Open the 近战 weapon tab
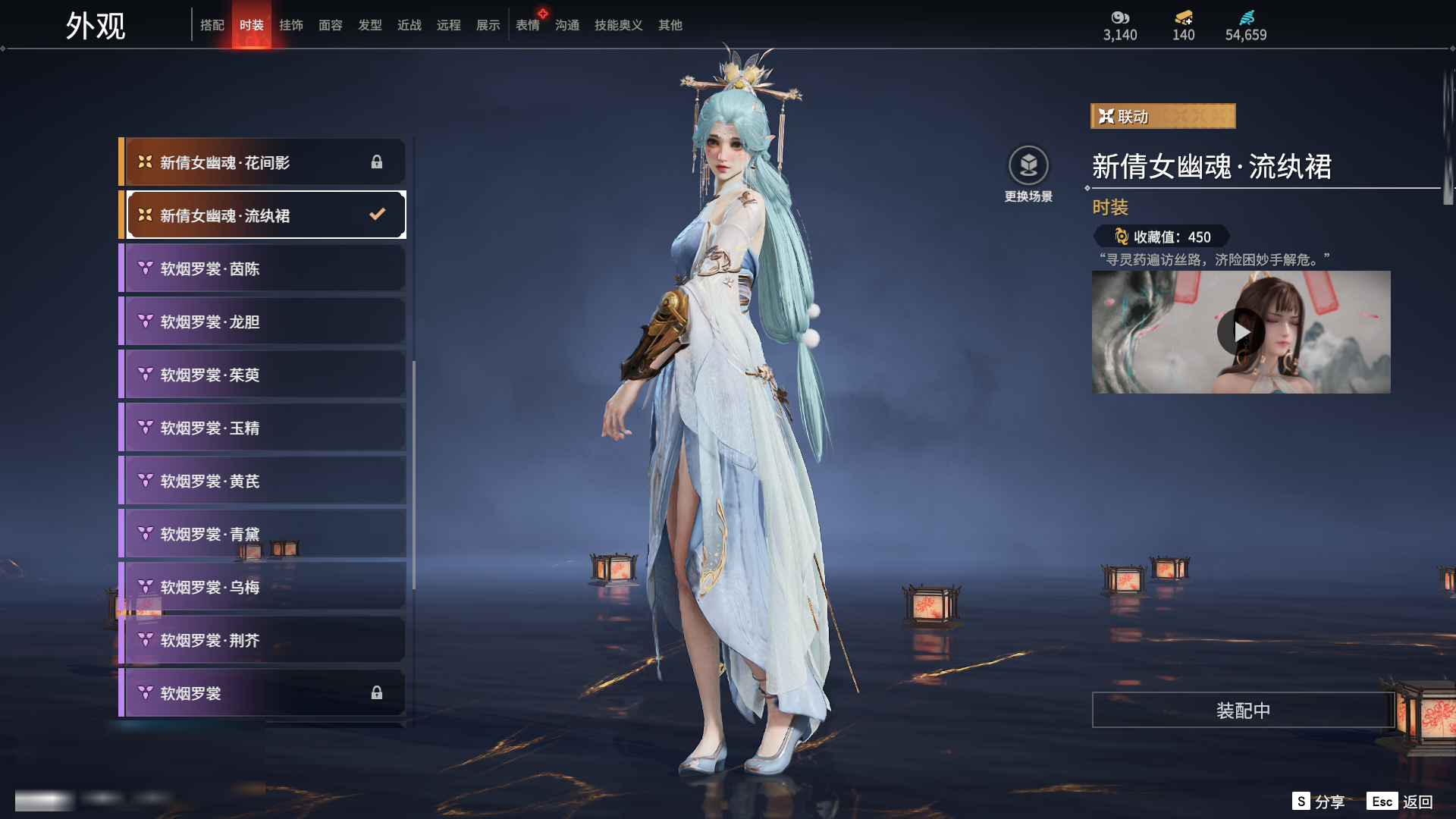 tap(409, 25)
